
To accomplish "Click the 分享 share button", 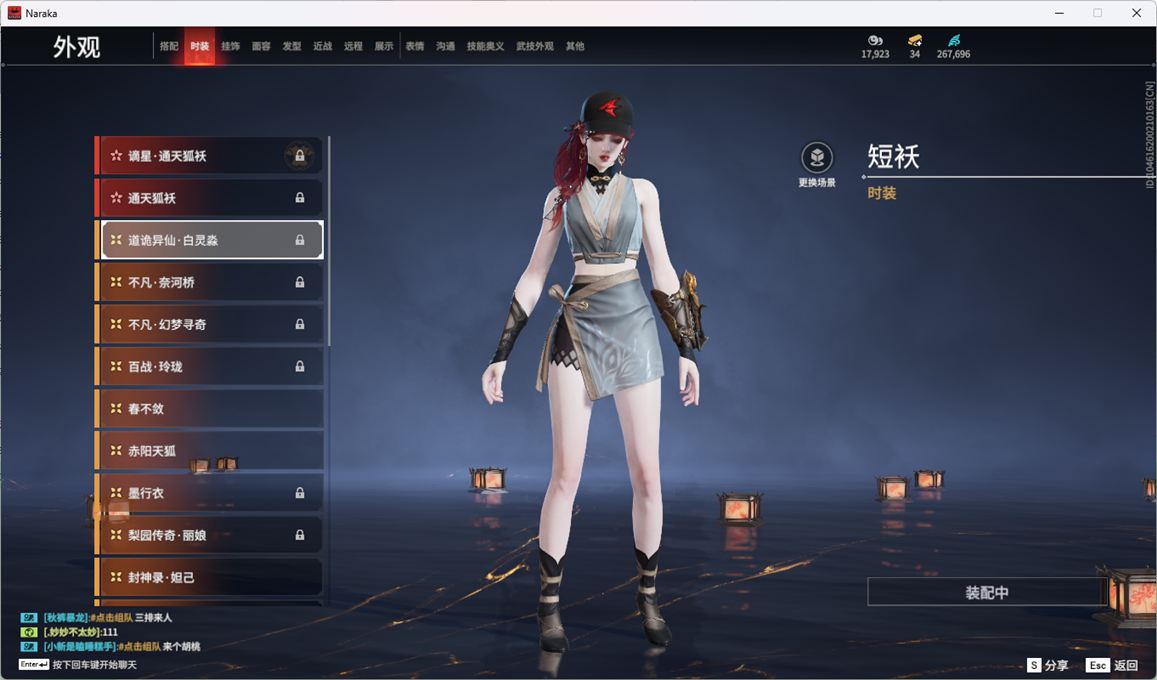I will coord(1047,665).
